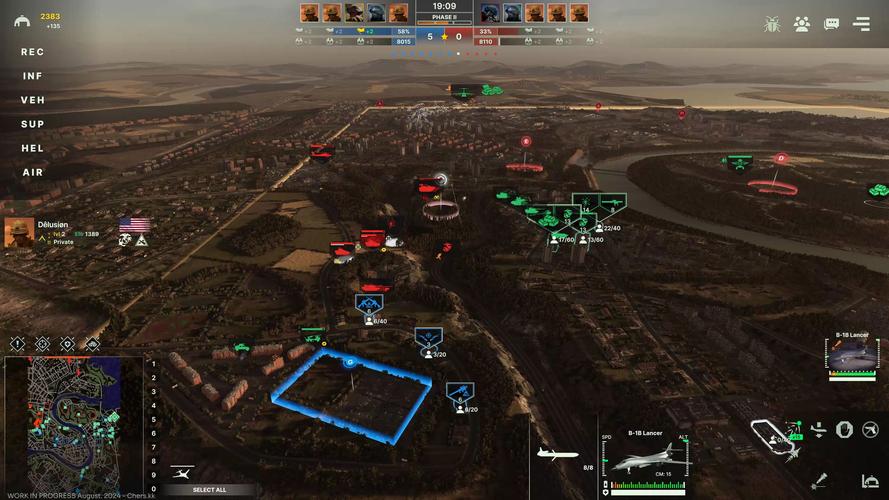Select control group number 1
The height and width of the screenshot is (500, 889).
153,365
